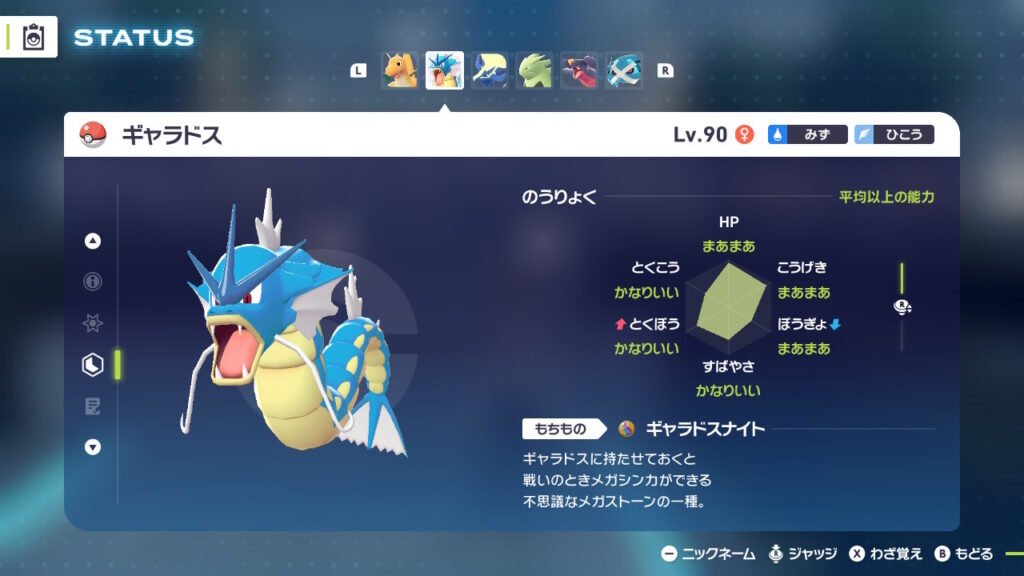Click the Gyaradosite held item icon

(627, 429)
